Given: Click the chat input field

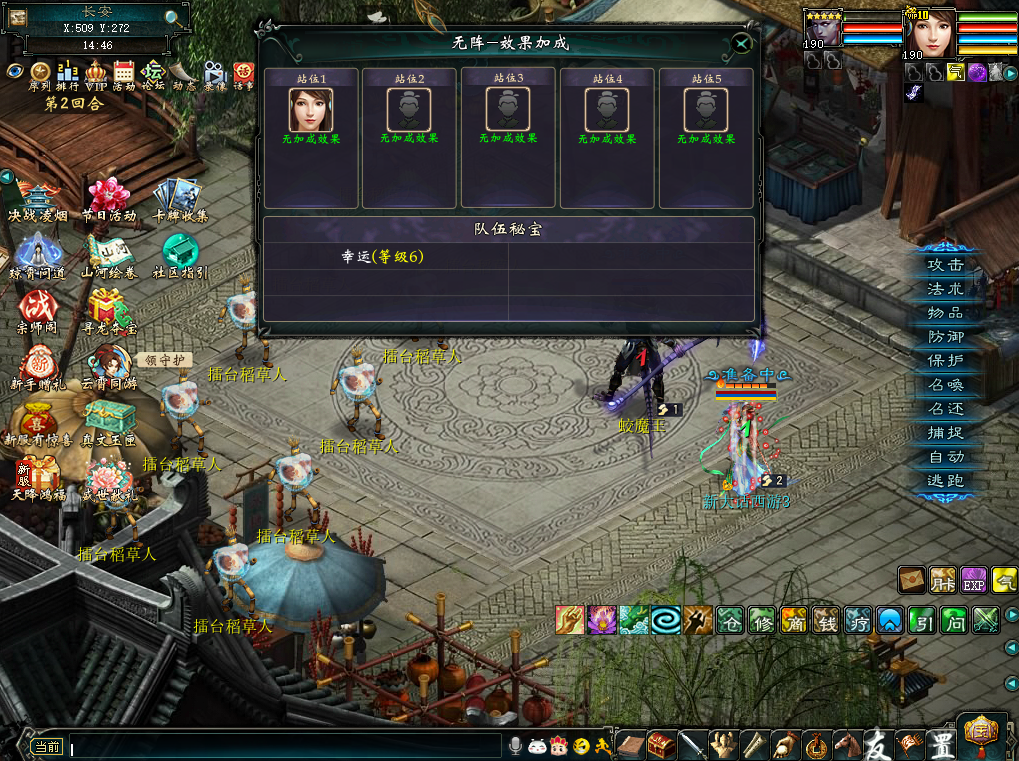Looking at the screenshot, I should point(285,746).
